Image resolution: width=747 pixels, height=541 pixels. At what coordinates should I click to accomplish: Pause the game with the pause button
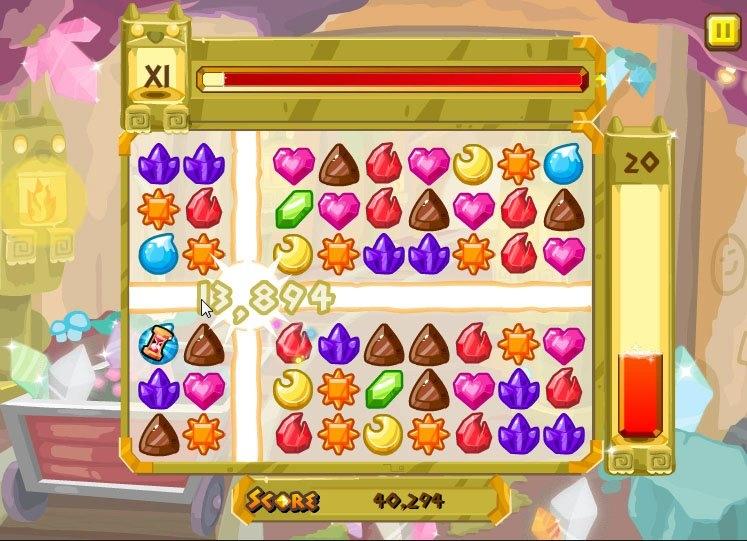click(x=719, y=31)
